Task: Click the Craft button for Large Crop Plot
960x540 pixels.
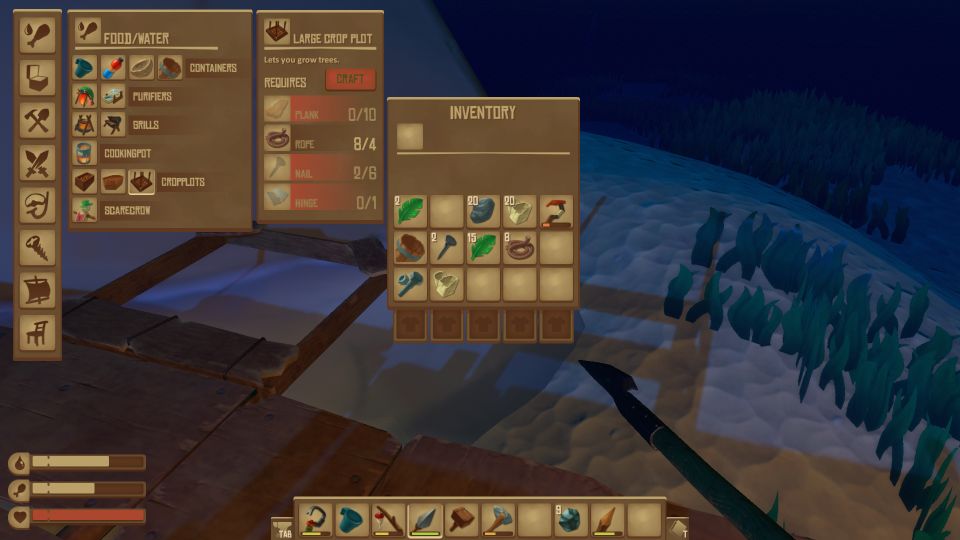Action: click(x=350, y=79)
